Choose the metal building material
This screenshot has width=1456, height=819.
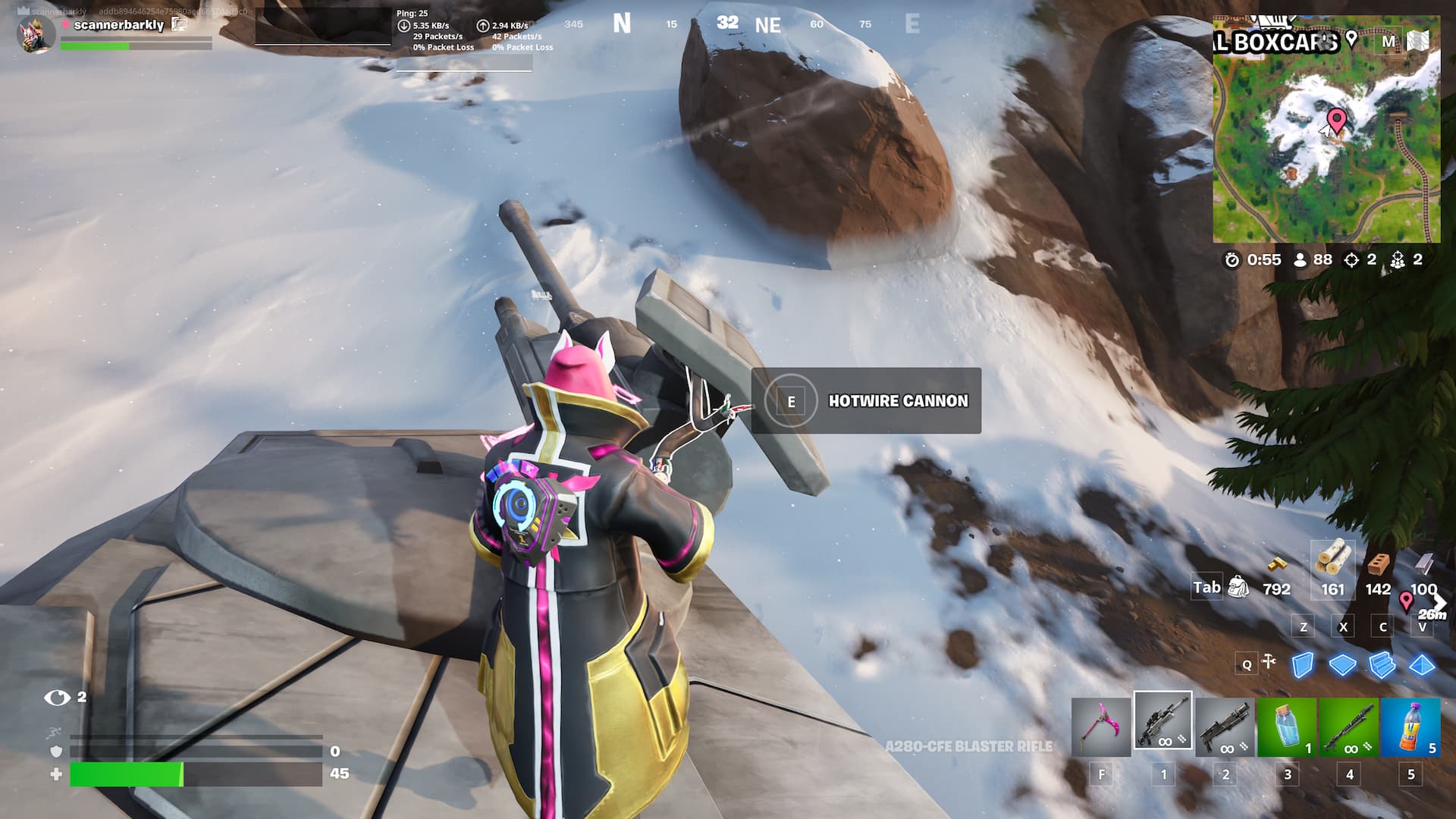[x=1423, y=565]
